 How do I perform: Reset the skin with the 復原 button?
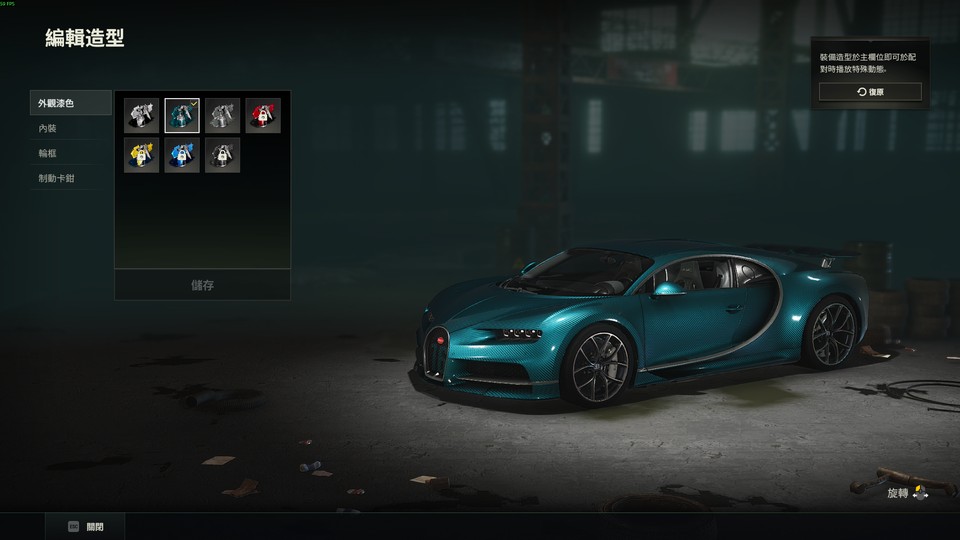click(x=870, y=92)
